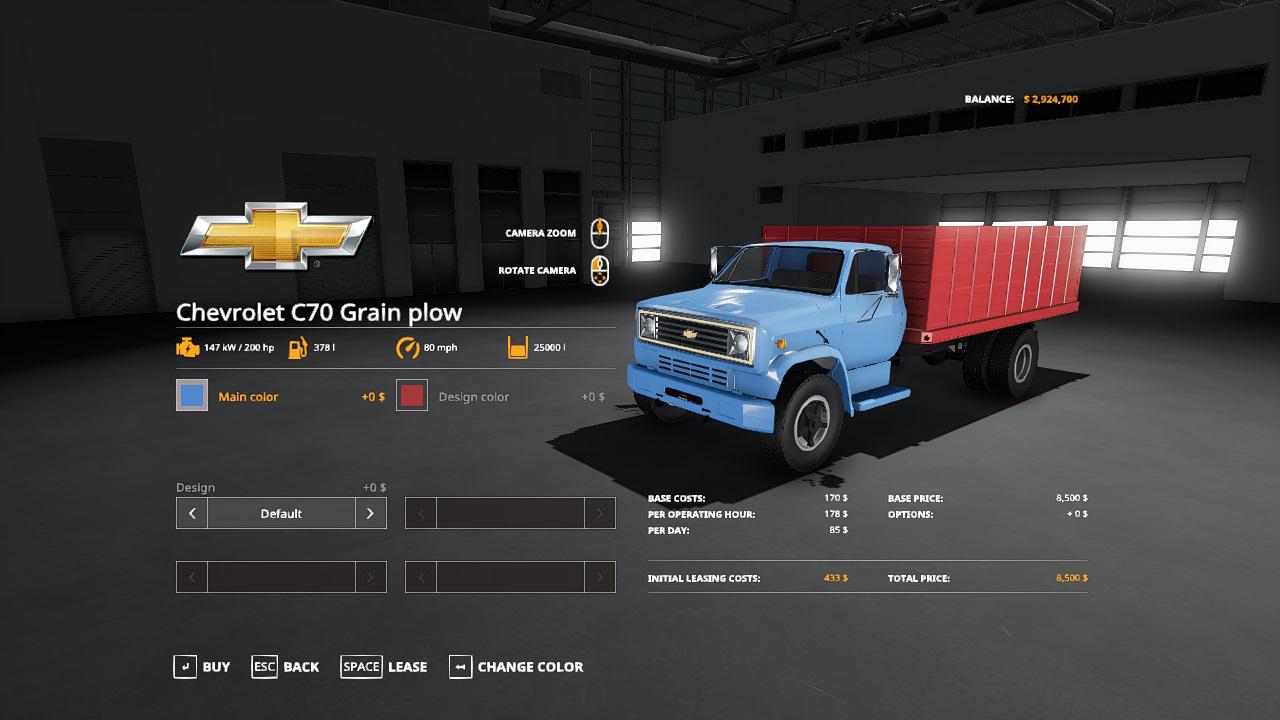Viewport: 1280px width, 720px height.
Task: Click the Design option's left arrow
Action: pos(192,514)
